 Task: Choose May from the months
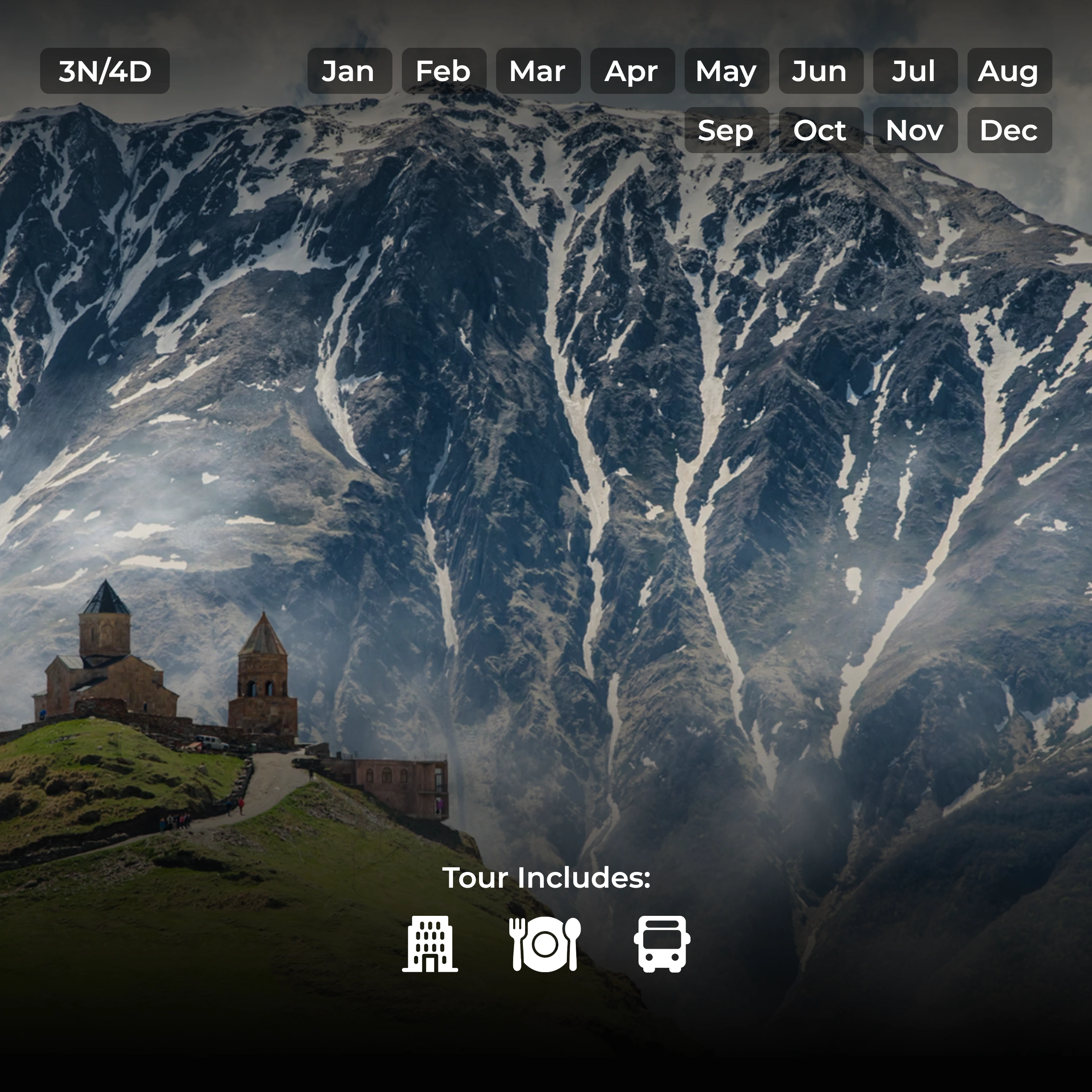(x=726, y=71)
